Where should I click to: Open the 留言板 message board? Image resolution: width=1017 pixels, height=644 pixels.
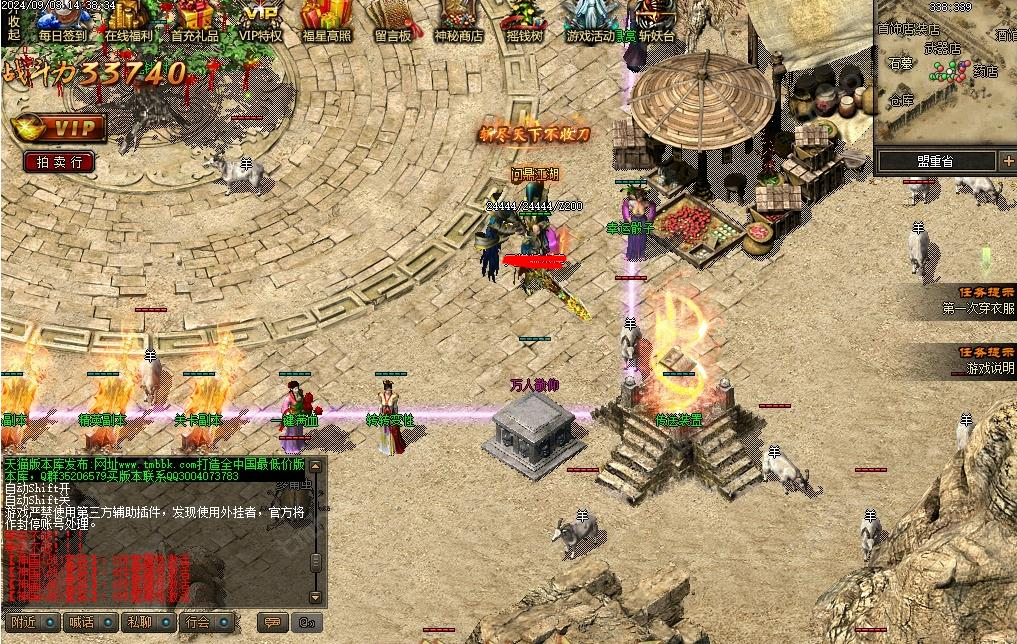click(393, 20)
